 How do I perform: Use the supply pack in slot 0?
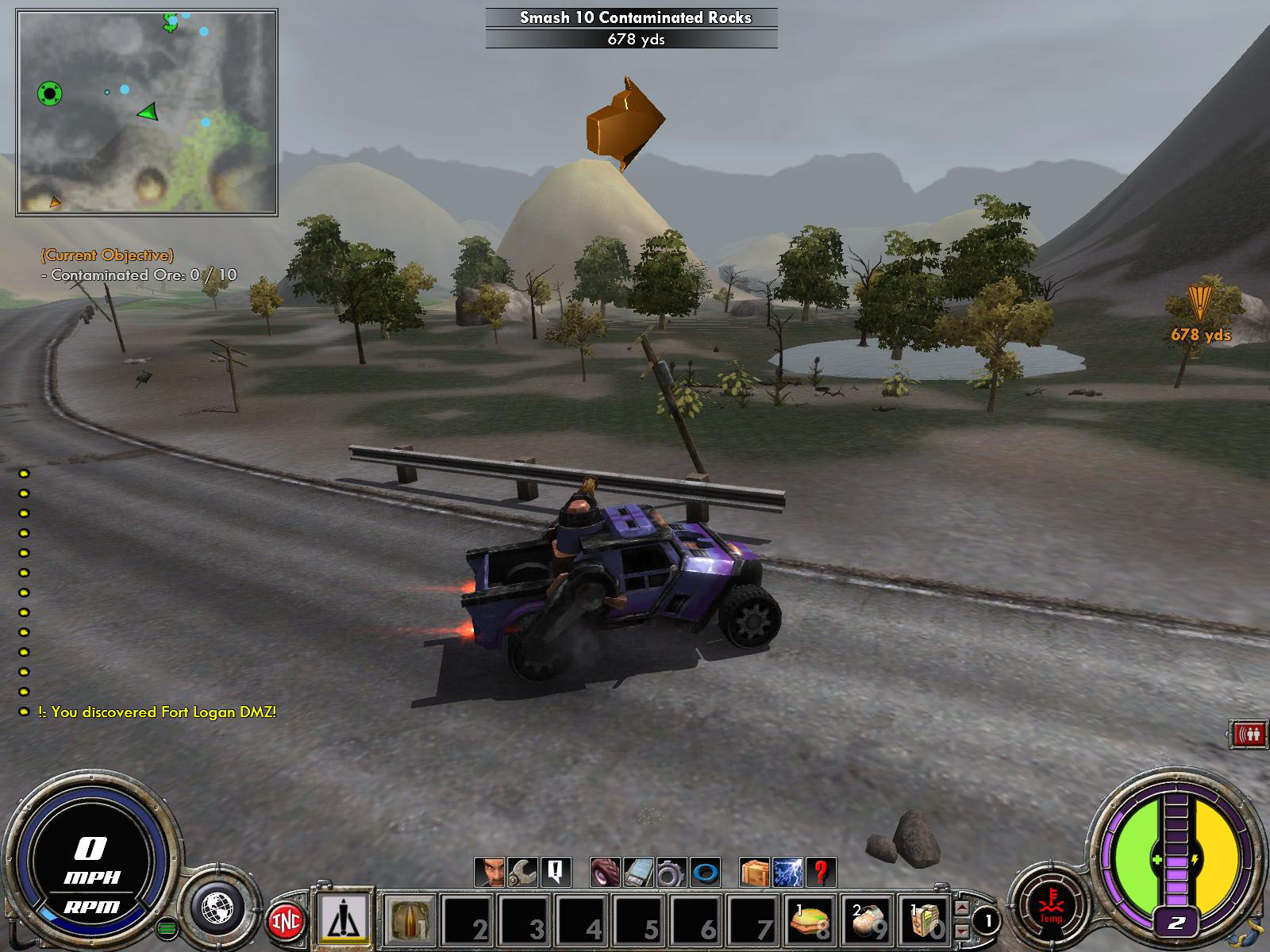pos(924,920)
